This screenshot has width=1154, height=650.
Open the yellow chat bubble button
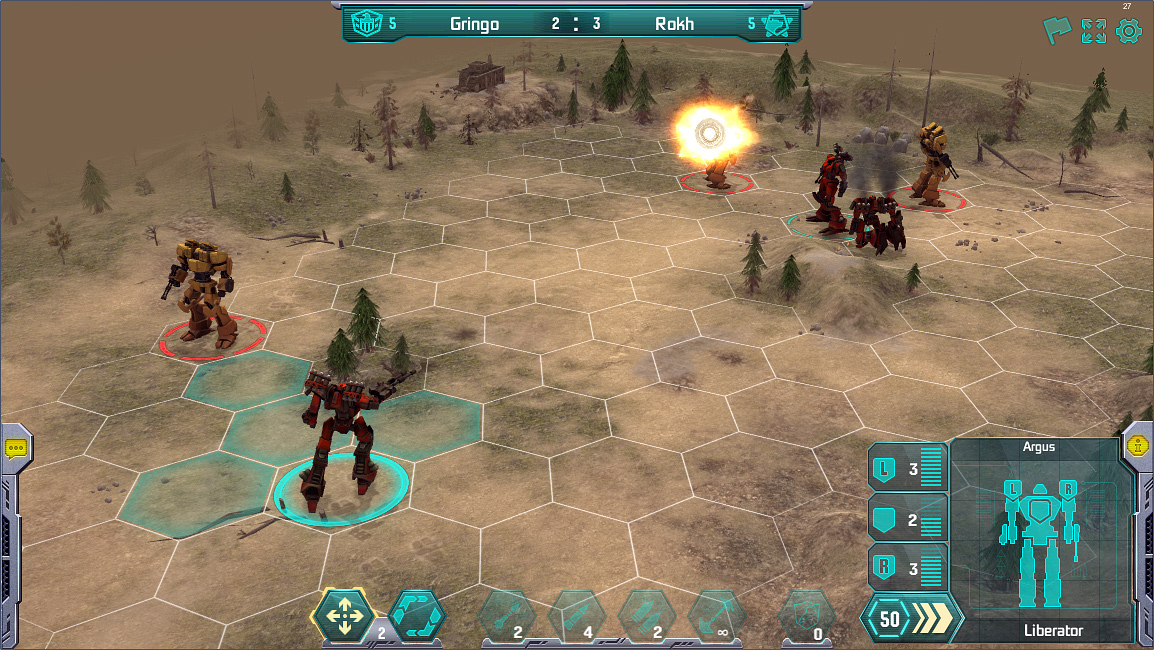[15, 448]
